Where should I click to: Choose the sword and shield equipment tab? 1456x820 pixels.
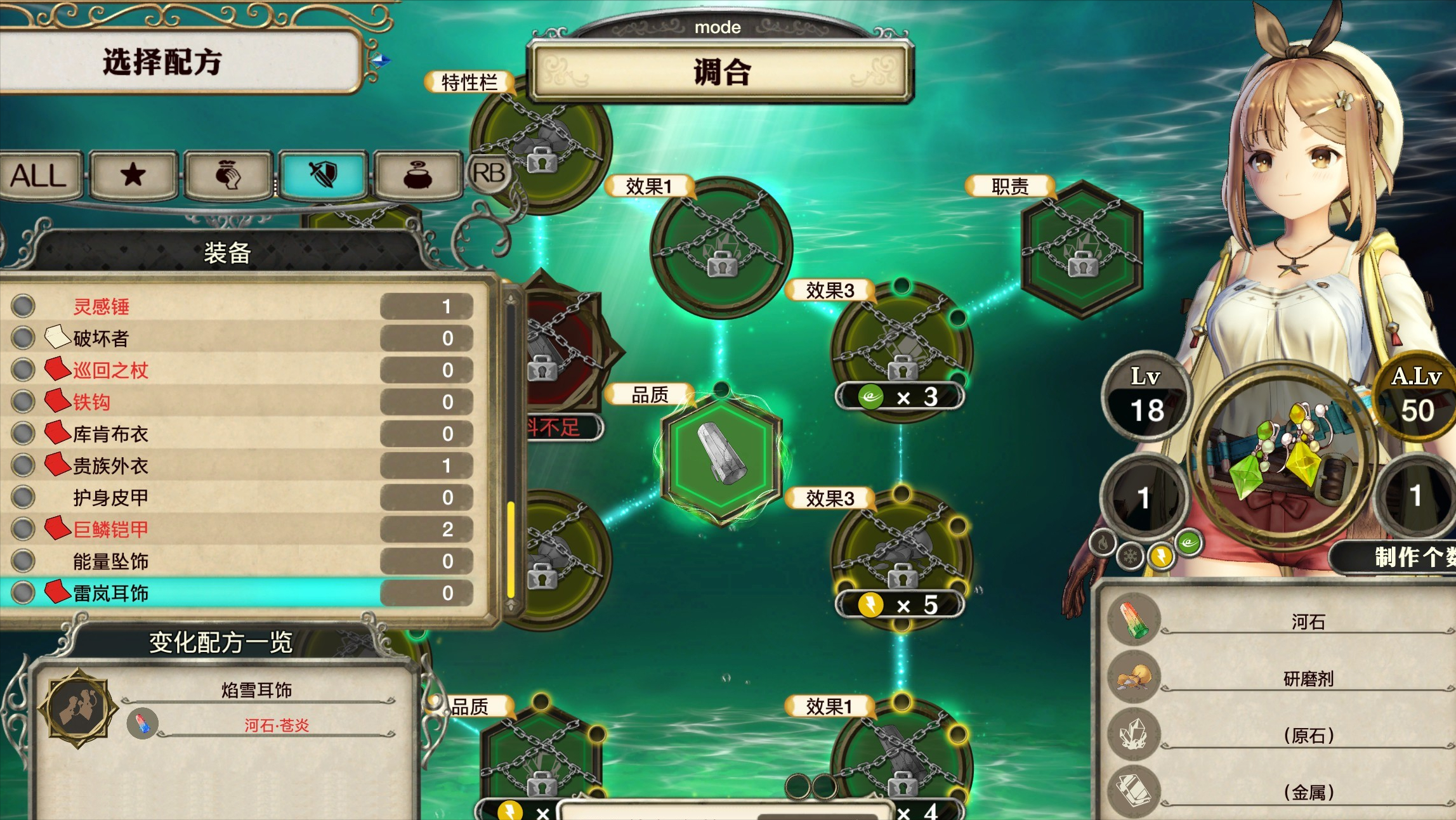[x=323, y=175]
